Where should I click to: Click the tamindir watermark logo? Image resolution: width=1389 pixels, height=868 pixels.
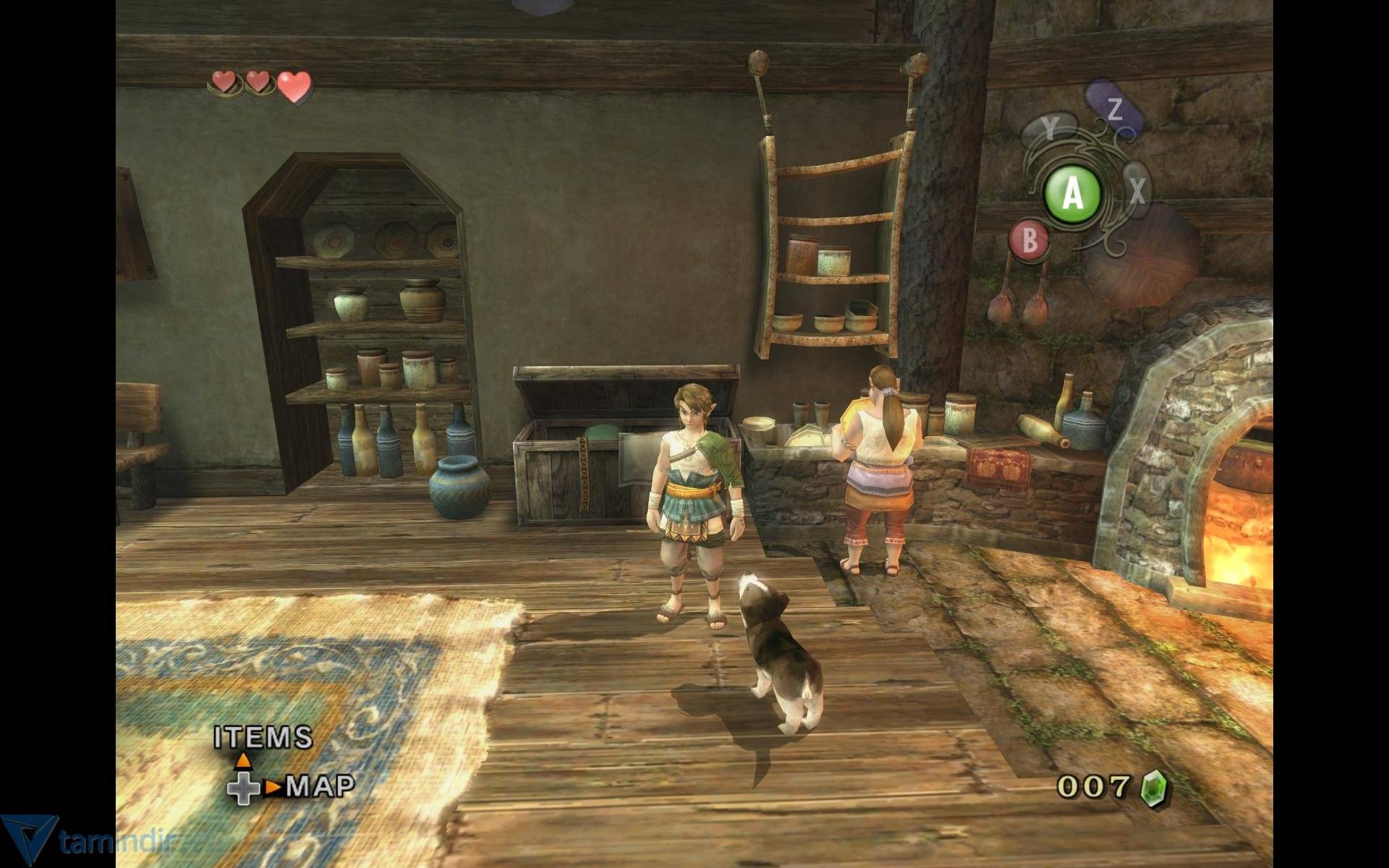pyautogui.click(x=29, y=841)
